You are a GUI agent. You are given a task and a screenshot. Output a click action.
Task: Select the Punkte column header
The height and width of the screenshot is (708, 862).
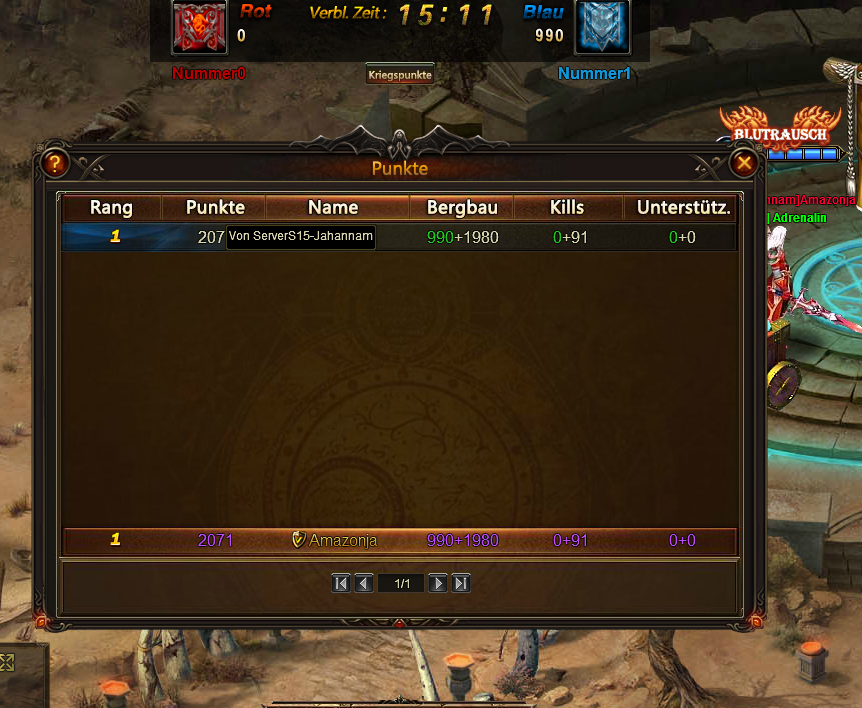point(215,208)
